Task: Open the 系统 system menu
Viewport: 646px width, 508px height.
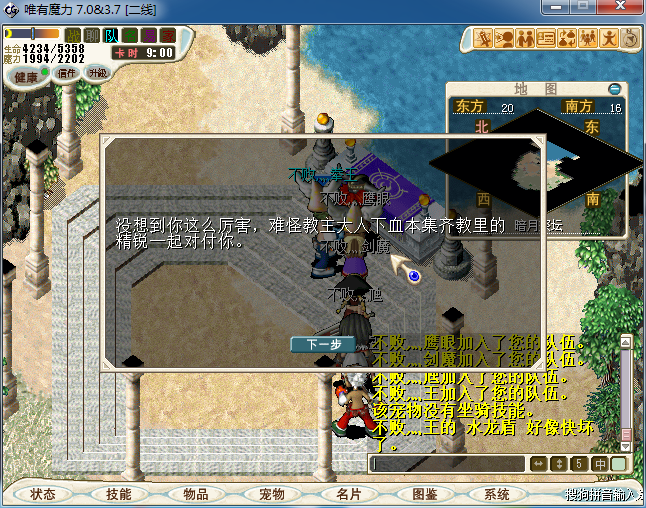Action: (497, 494)
